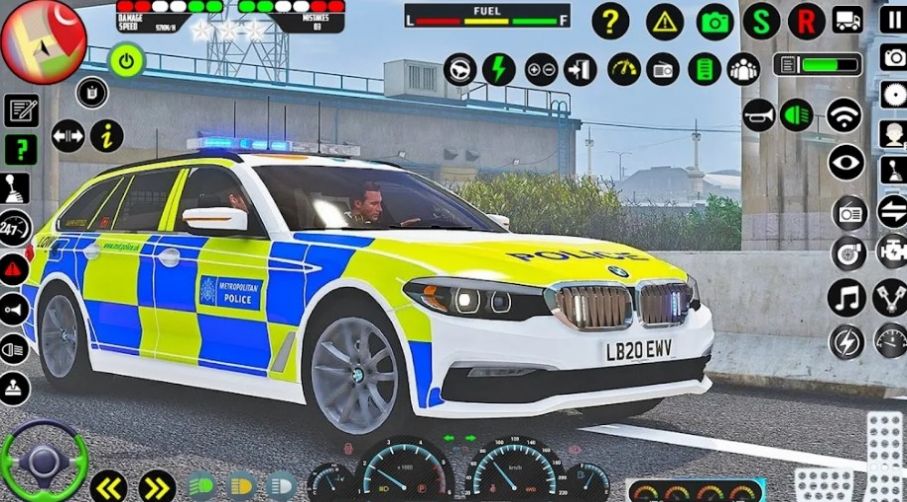The height and width of the screenshot is (502, 907).
Task: Click the steering wheel control icon
Action: point(460,69)
